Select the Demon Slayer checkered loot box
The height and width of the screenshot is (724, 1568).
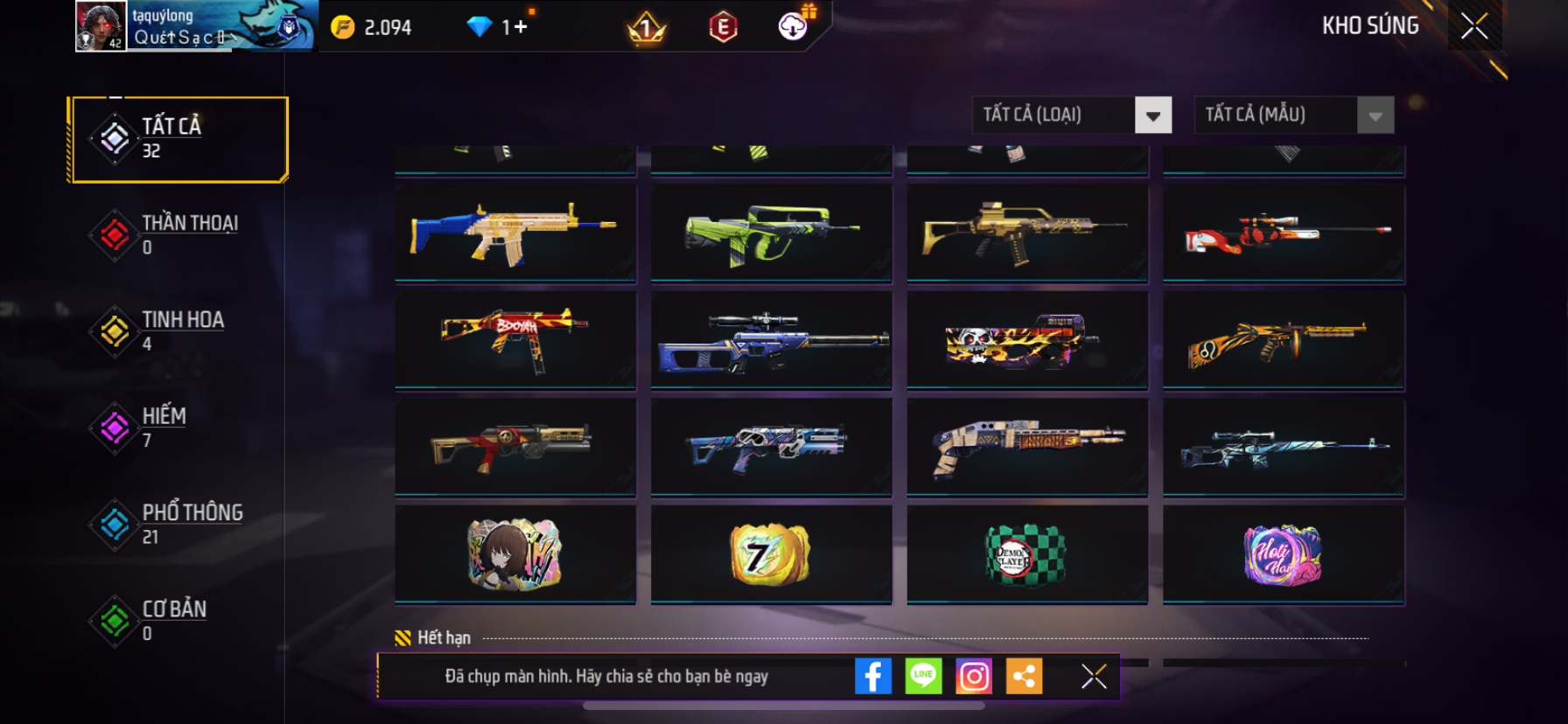(1027, 554)
